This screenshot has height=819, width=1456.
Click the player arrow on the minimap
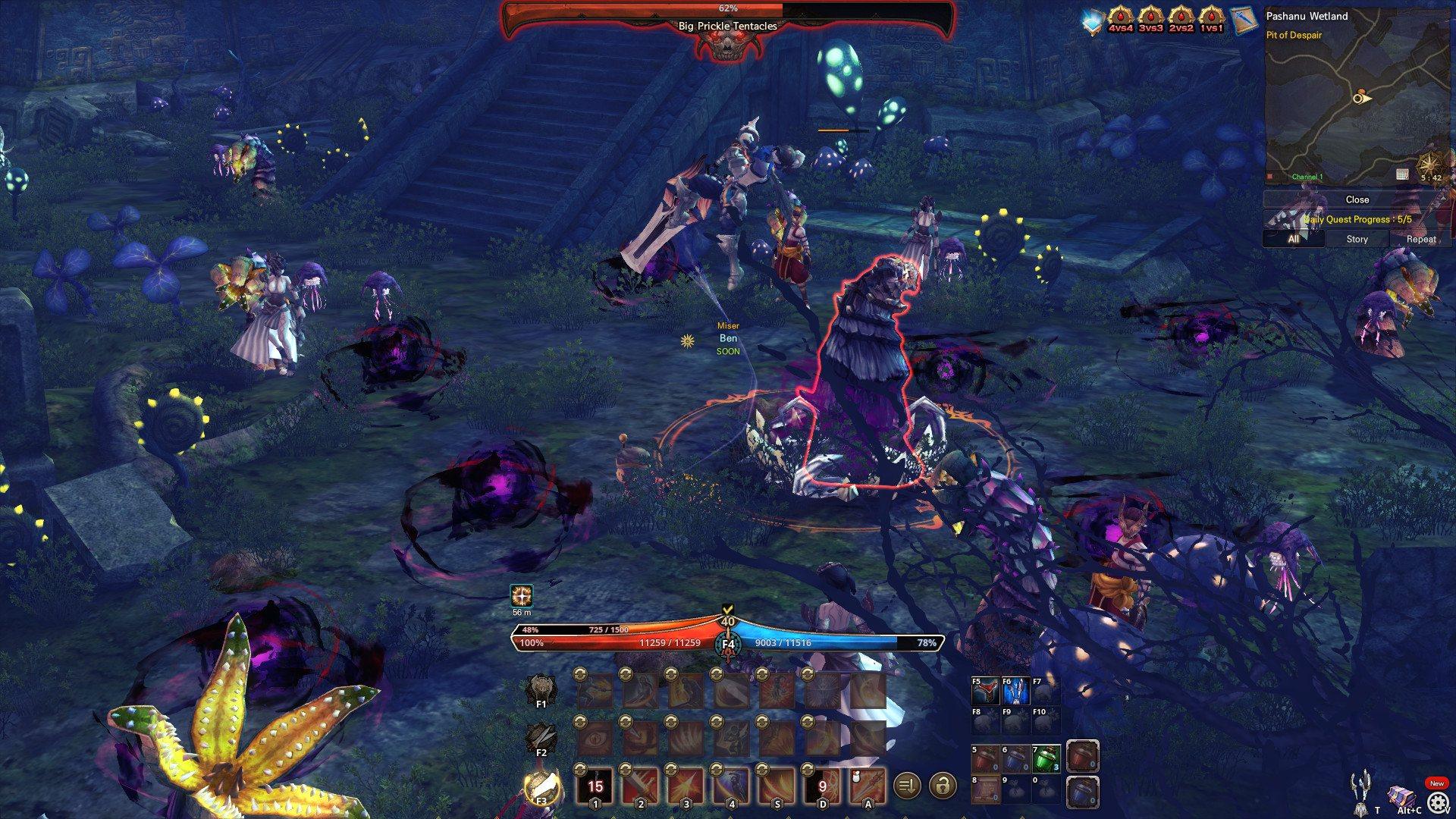[x=1360, y=99]
